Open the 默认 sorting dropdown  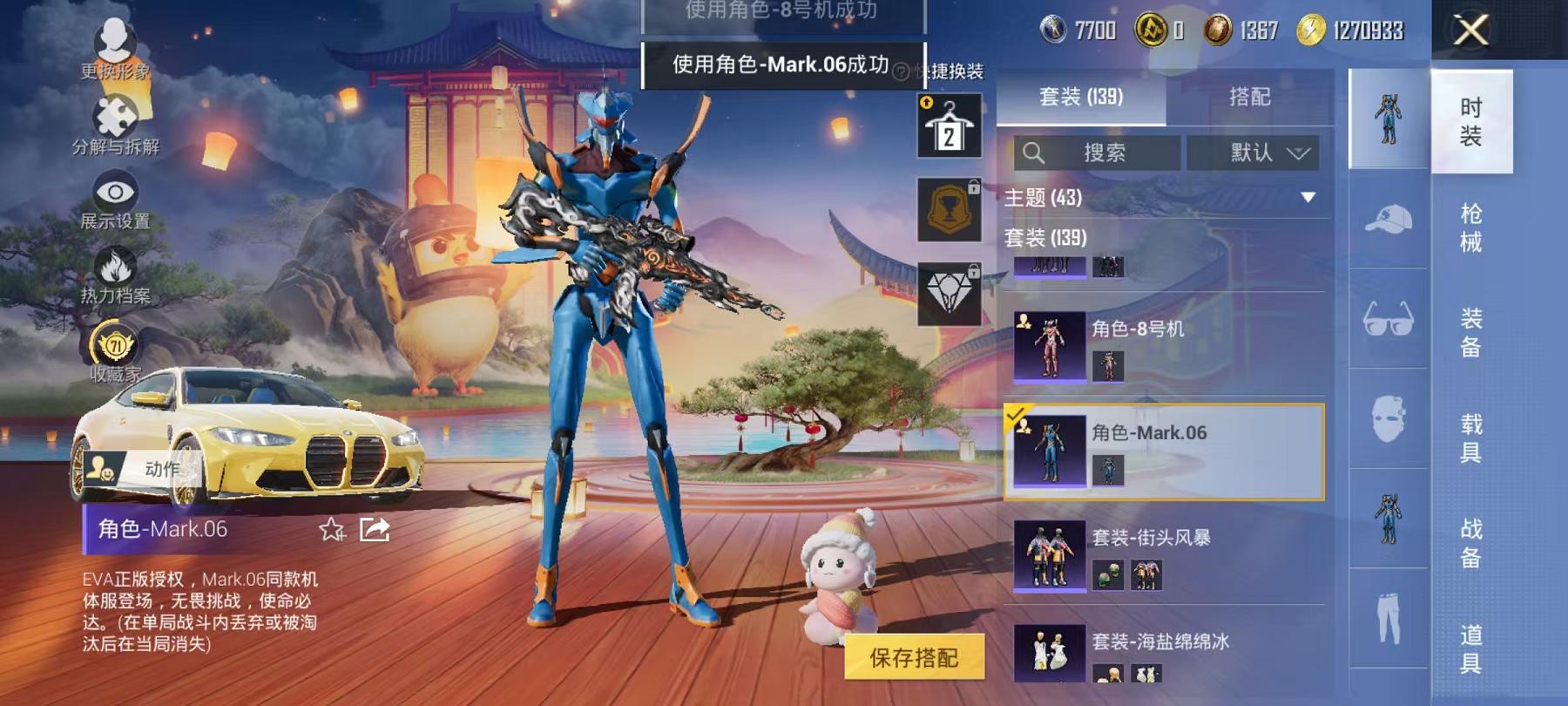1254,153
